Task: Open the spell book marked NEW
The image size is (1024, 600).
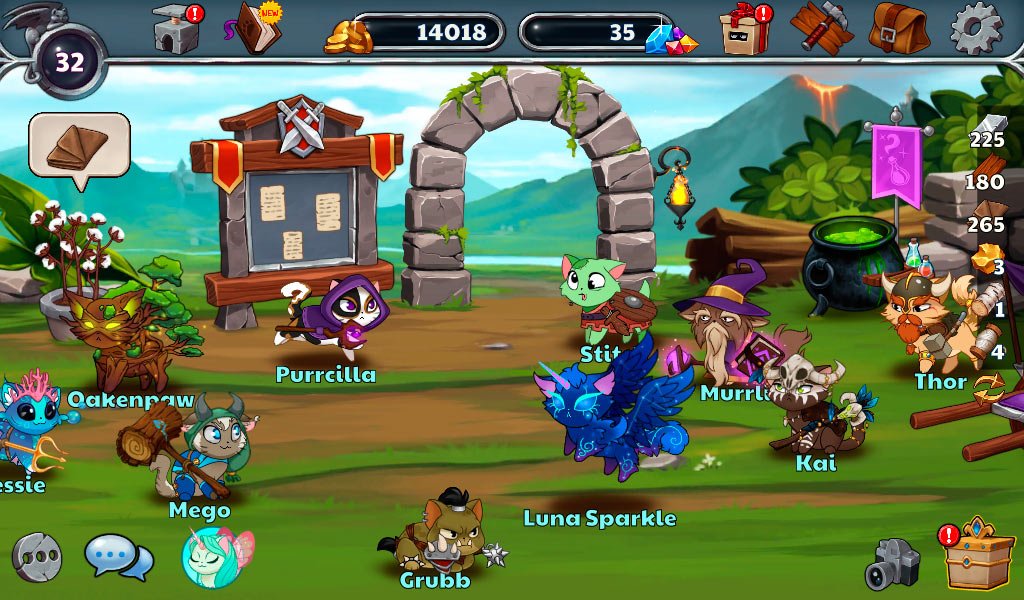Action: click(x=256, y=28)
